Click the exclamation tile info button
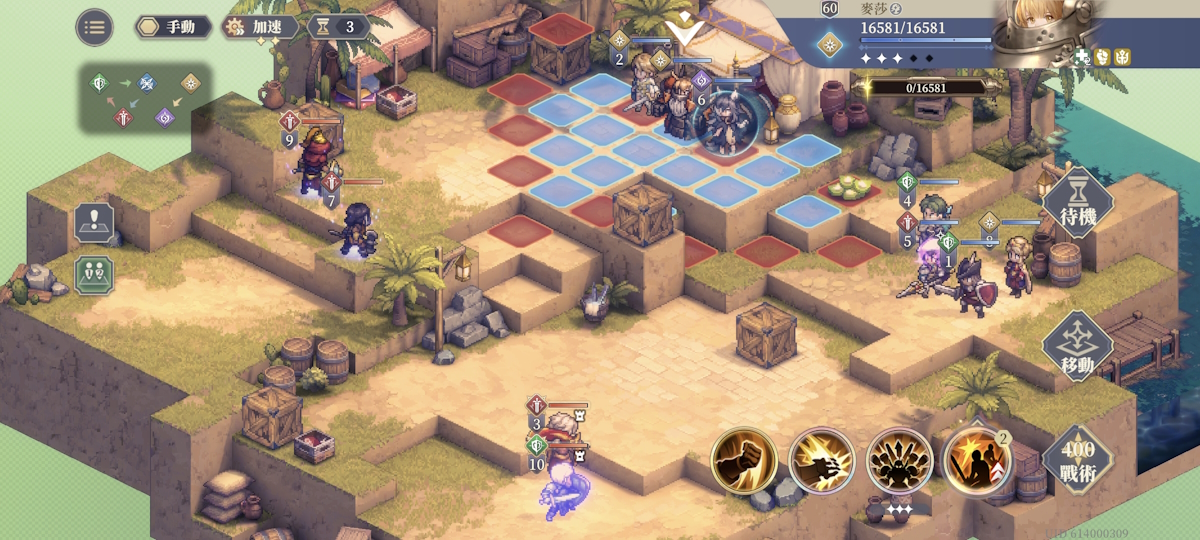 coord(94,223)
